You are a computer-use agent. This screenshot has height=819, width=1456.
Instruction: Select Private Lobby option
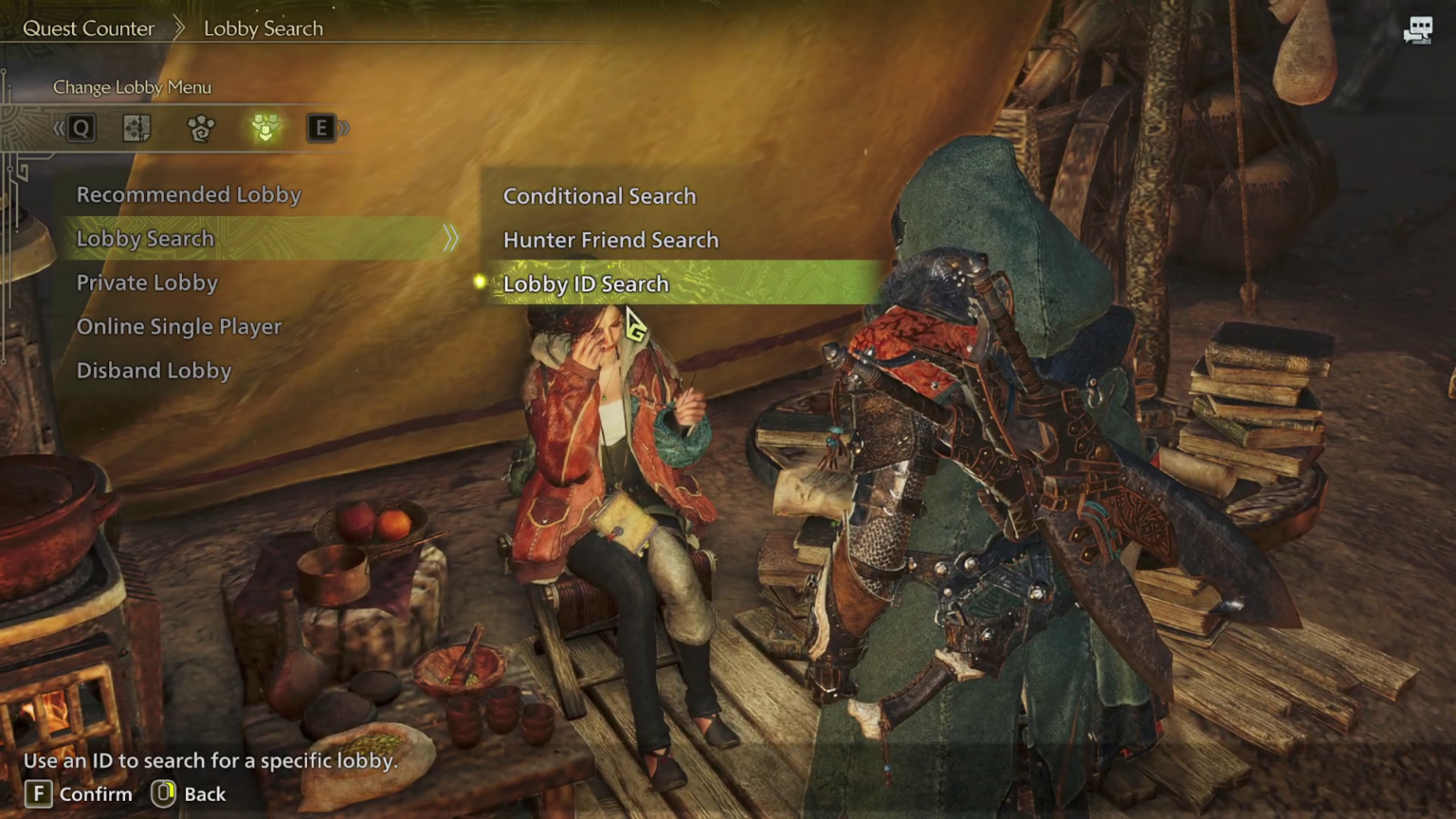147,282
